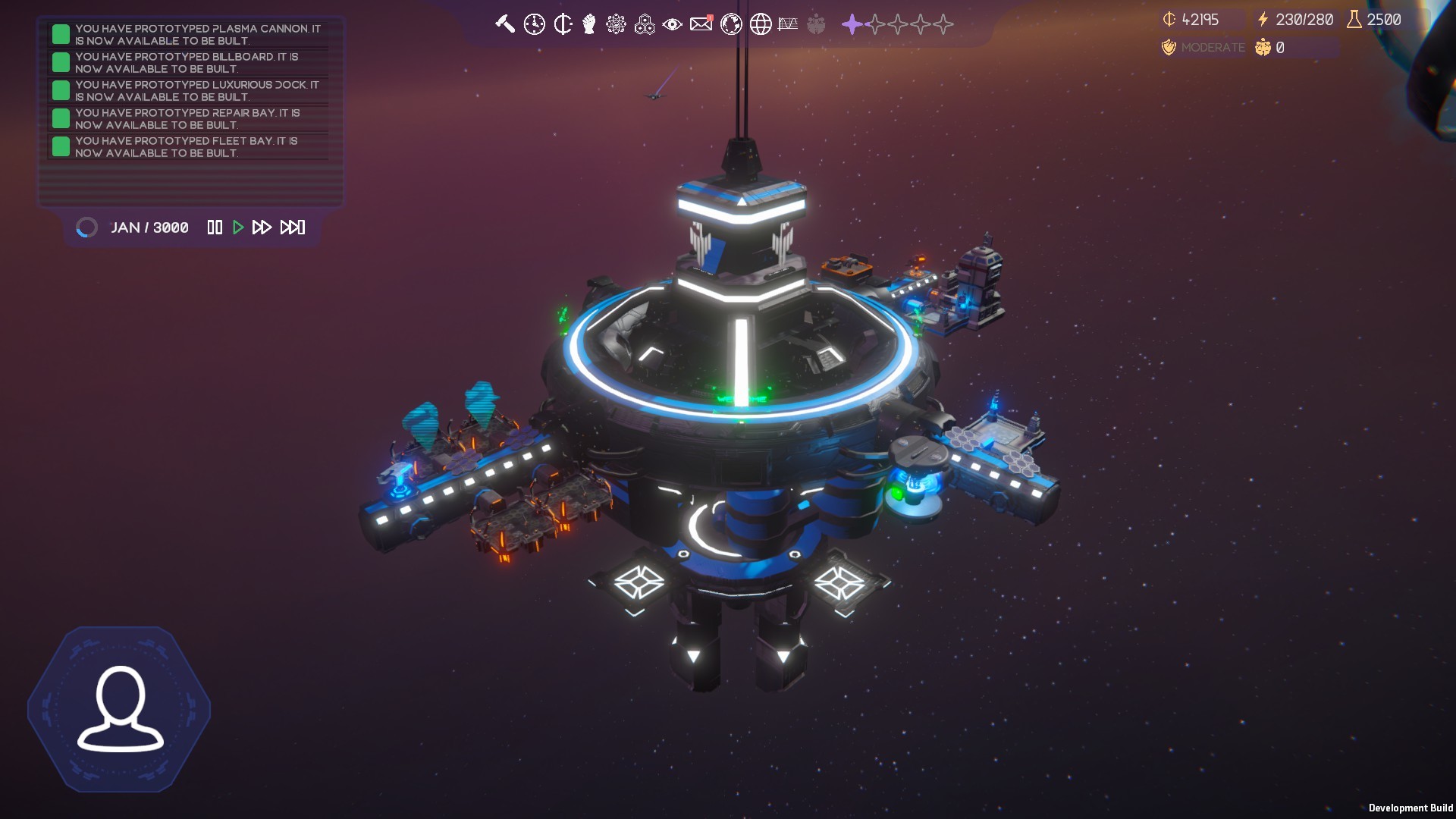
Task: Click the Moderate security shield indicator
Action: point(1203,48)
